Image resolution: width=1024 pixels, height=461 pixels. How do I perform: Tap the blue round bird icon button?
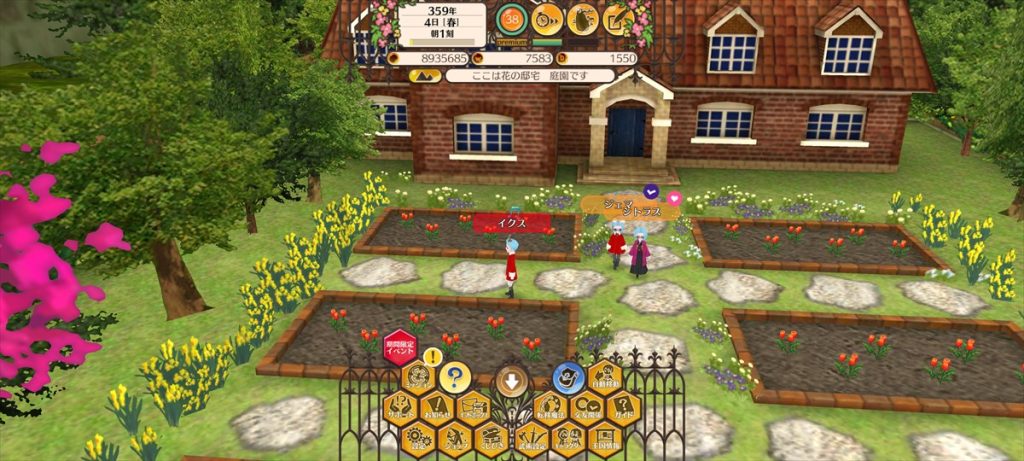coord(568,377)
